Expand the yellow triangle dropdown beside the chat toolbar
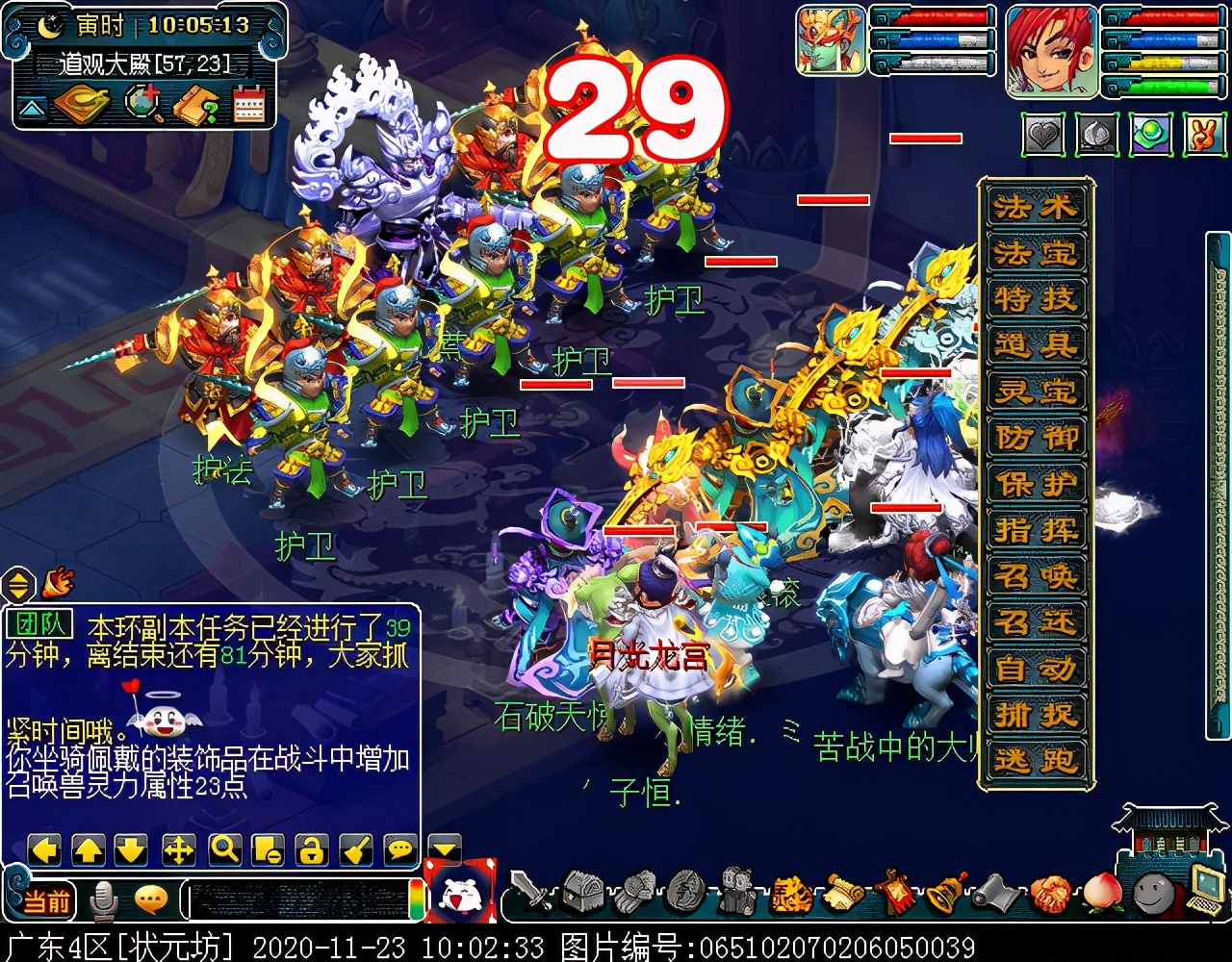1232x962 pixels. coord(442,851)
